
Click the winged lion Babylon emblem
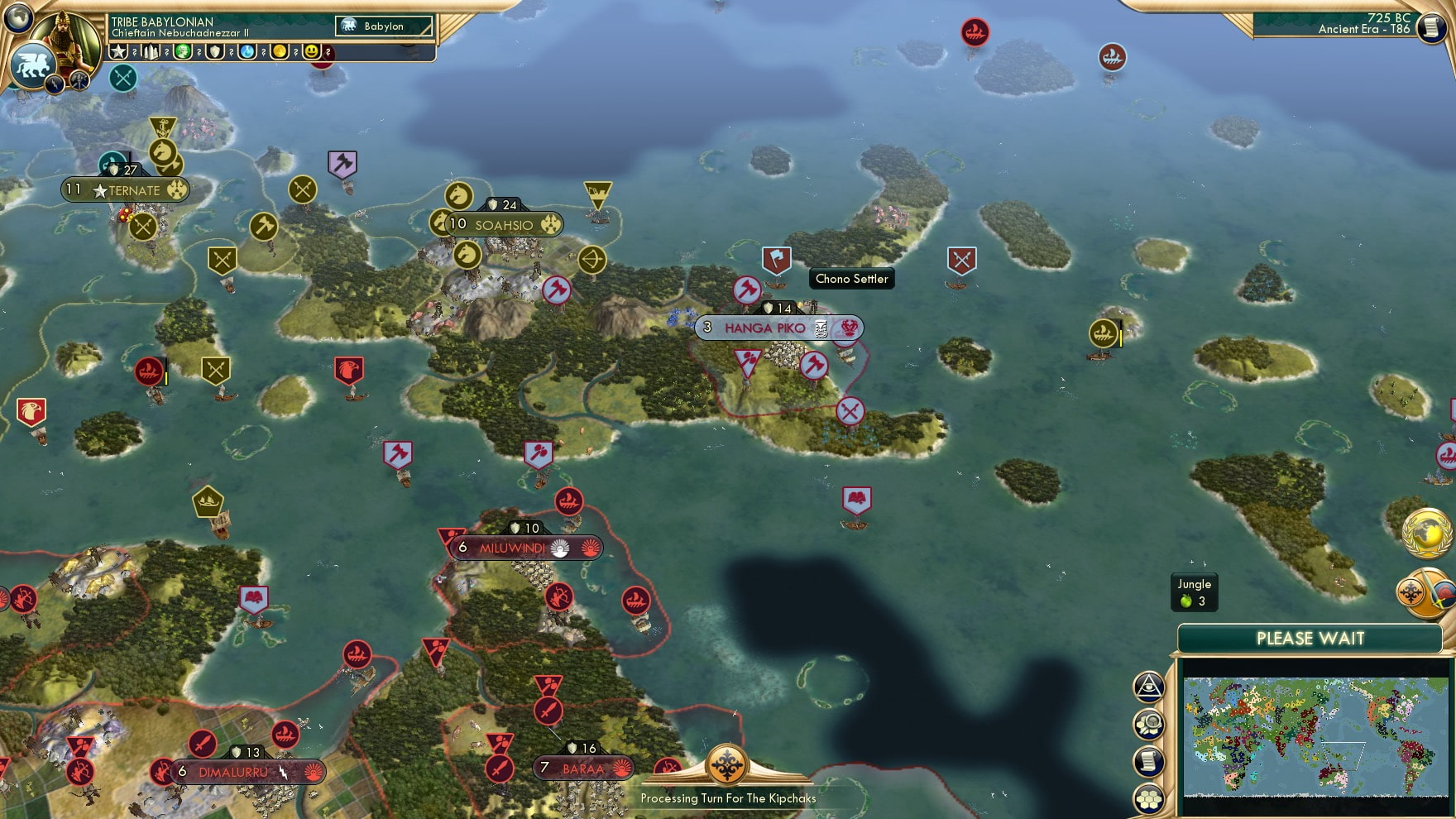31,65
